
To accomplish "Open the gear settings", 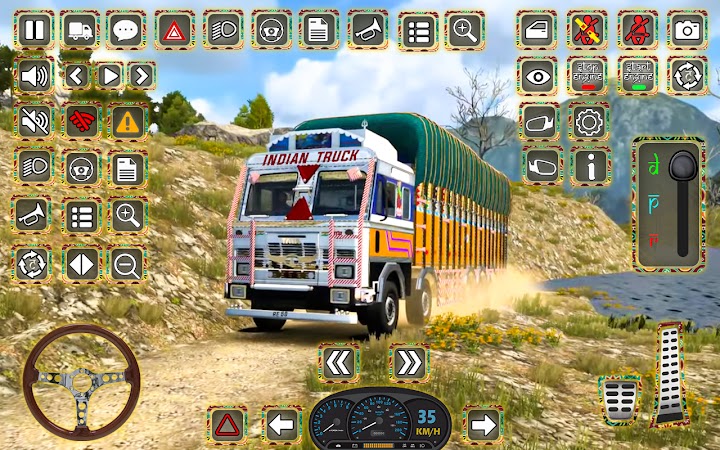I will pos(589,121).
